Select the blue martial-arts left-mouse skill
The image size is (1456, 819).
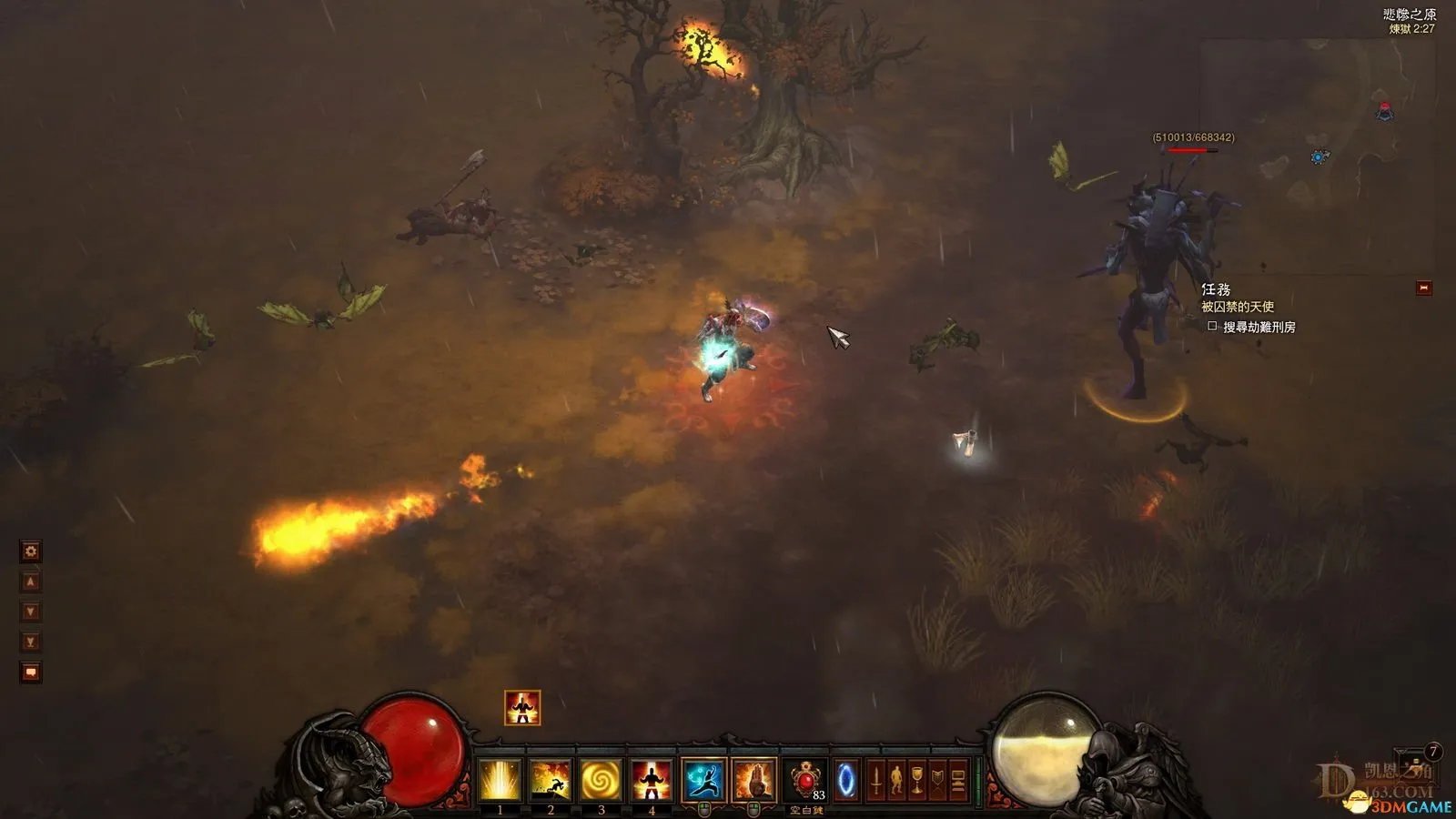click(x=703, y=781)
